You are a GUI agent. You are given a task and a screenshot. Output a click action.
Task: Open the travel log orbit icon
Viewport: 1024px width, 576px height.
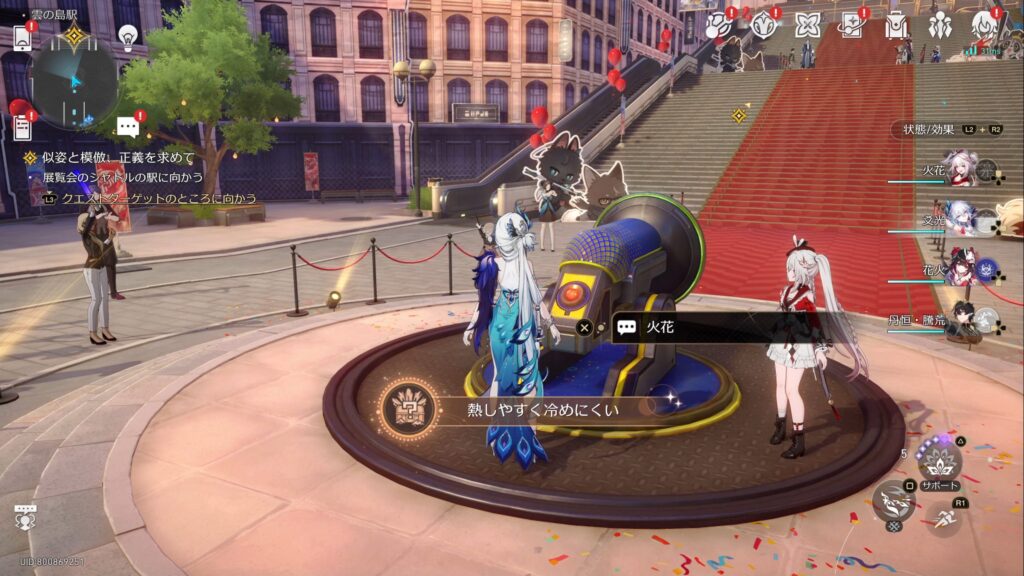click(x=718, y=24)
